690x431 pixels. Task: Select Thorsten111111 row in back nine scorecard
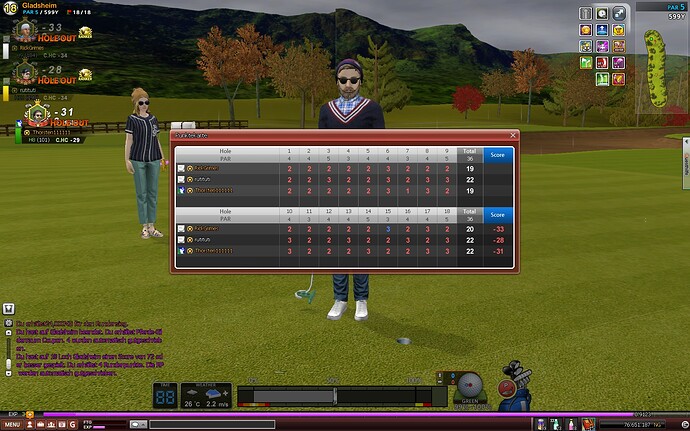(x=230, y=250)
